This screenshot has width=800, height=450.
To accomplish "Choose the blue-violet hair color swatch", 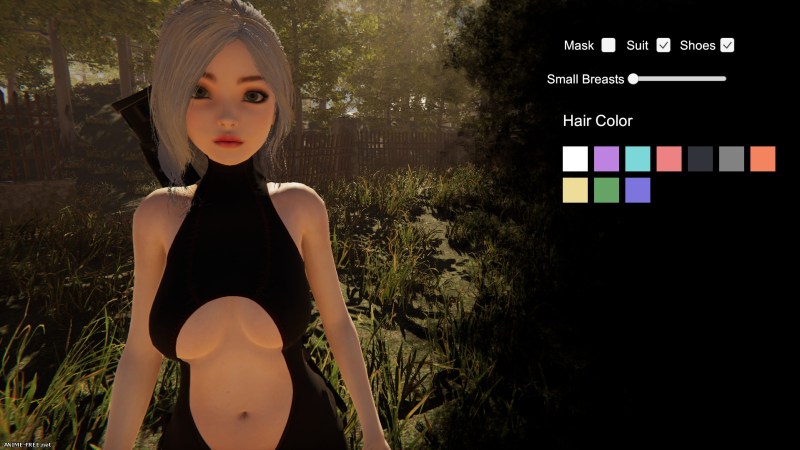I will (638, 190).
